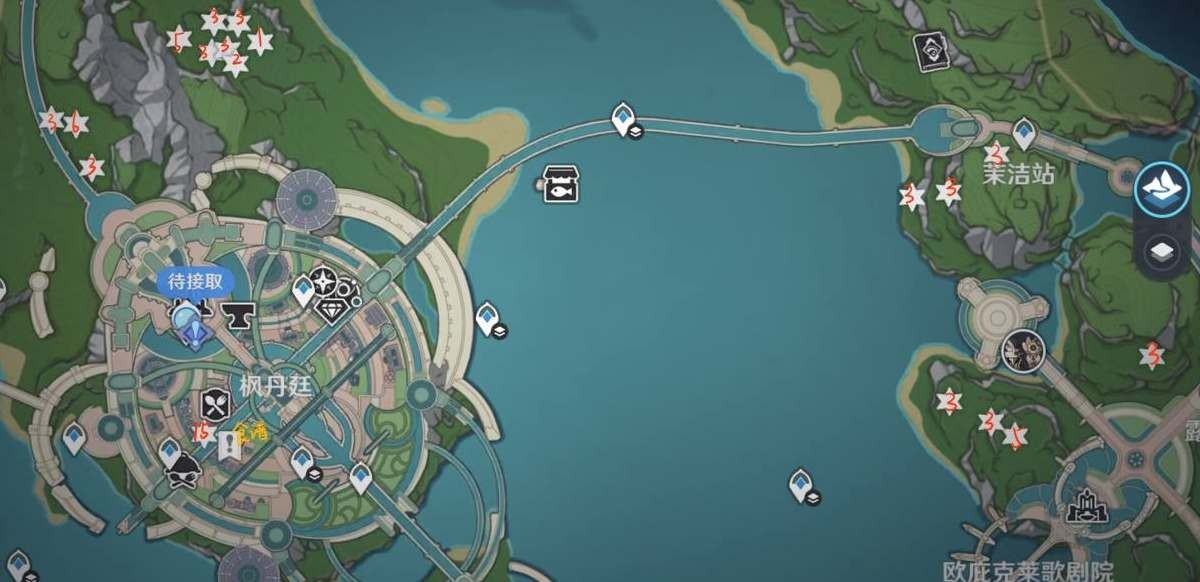Open the square card-shaped marker in the north
The image size is (1200, 582).
(933, 52)
